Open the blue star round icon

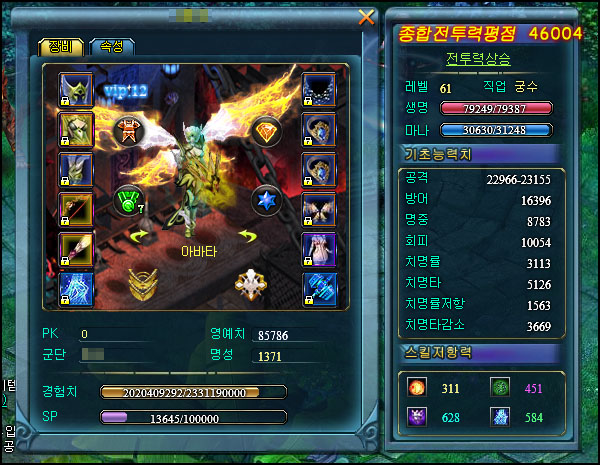(265, 198)
